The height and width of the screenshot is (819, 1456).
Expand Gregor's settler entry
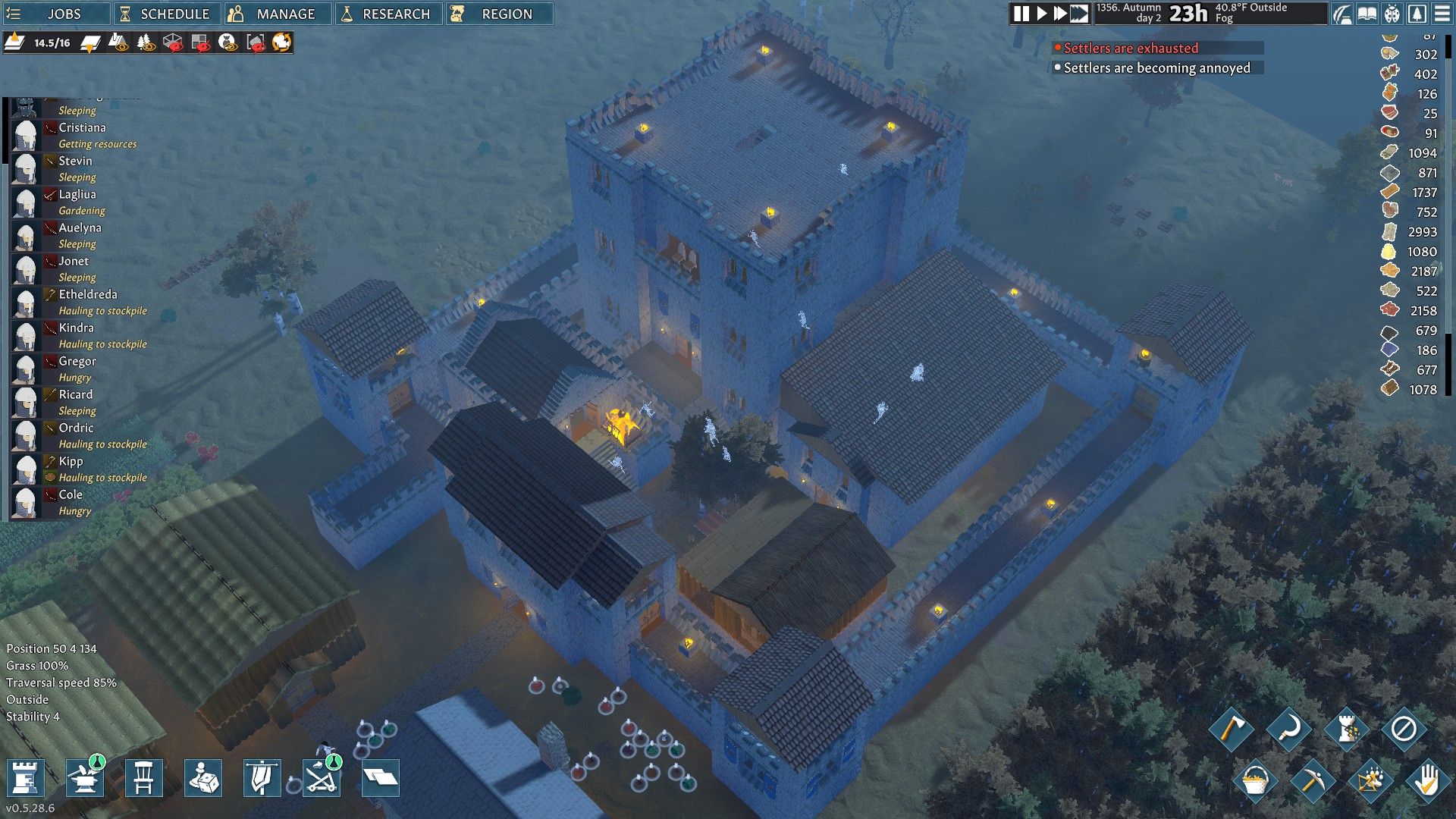(x=80, y=361)
